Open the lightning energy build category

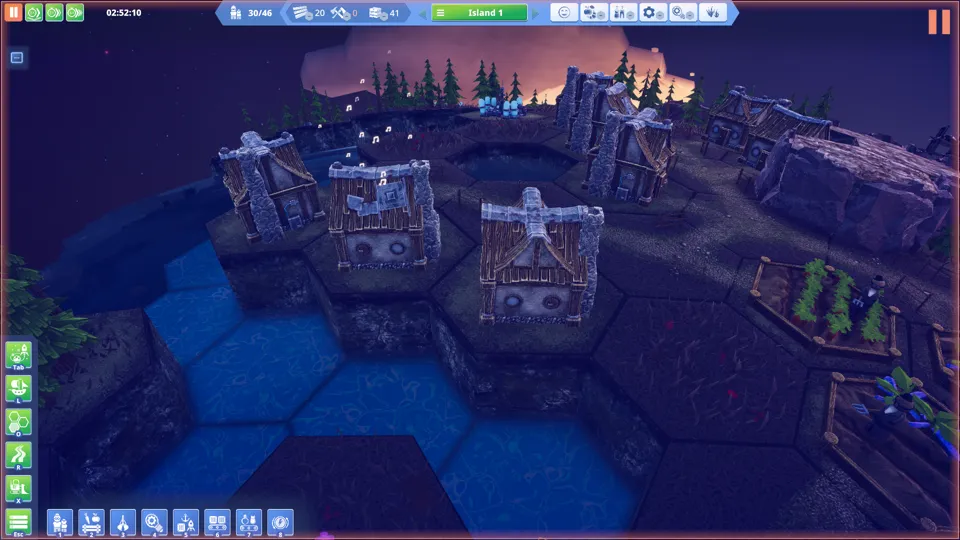pos(279,521)
